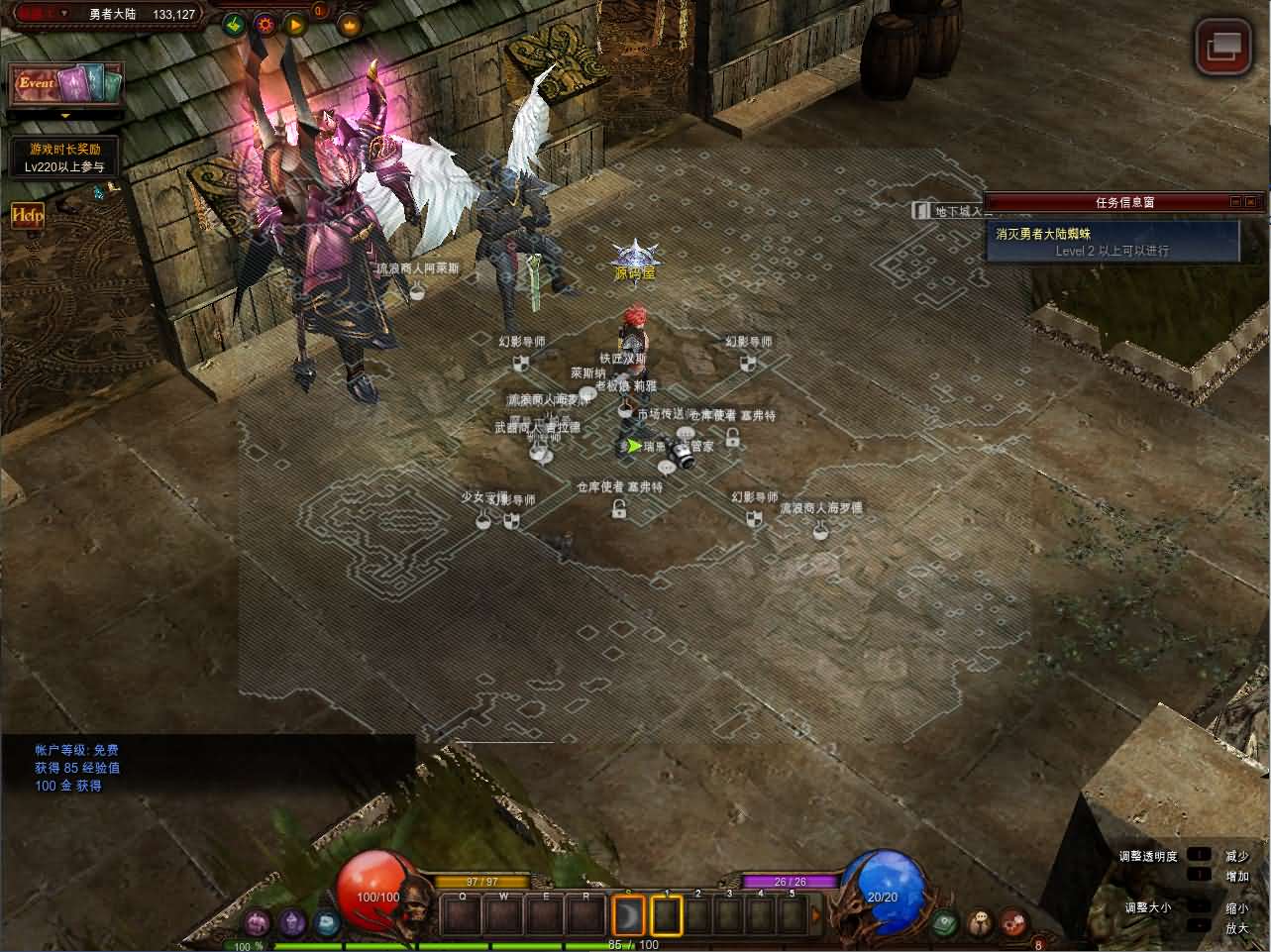Open the server dropdown beside 勇者大陆
Image resolution: width=1271 pixels, height=952 pixels.
point(65,14)
